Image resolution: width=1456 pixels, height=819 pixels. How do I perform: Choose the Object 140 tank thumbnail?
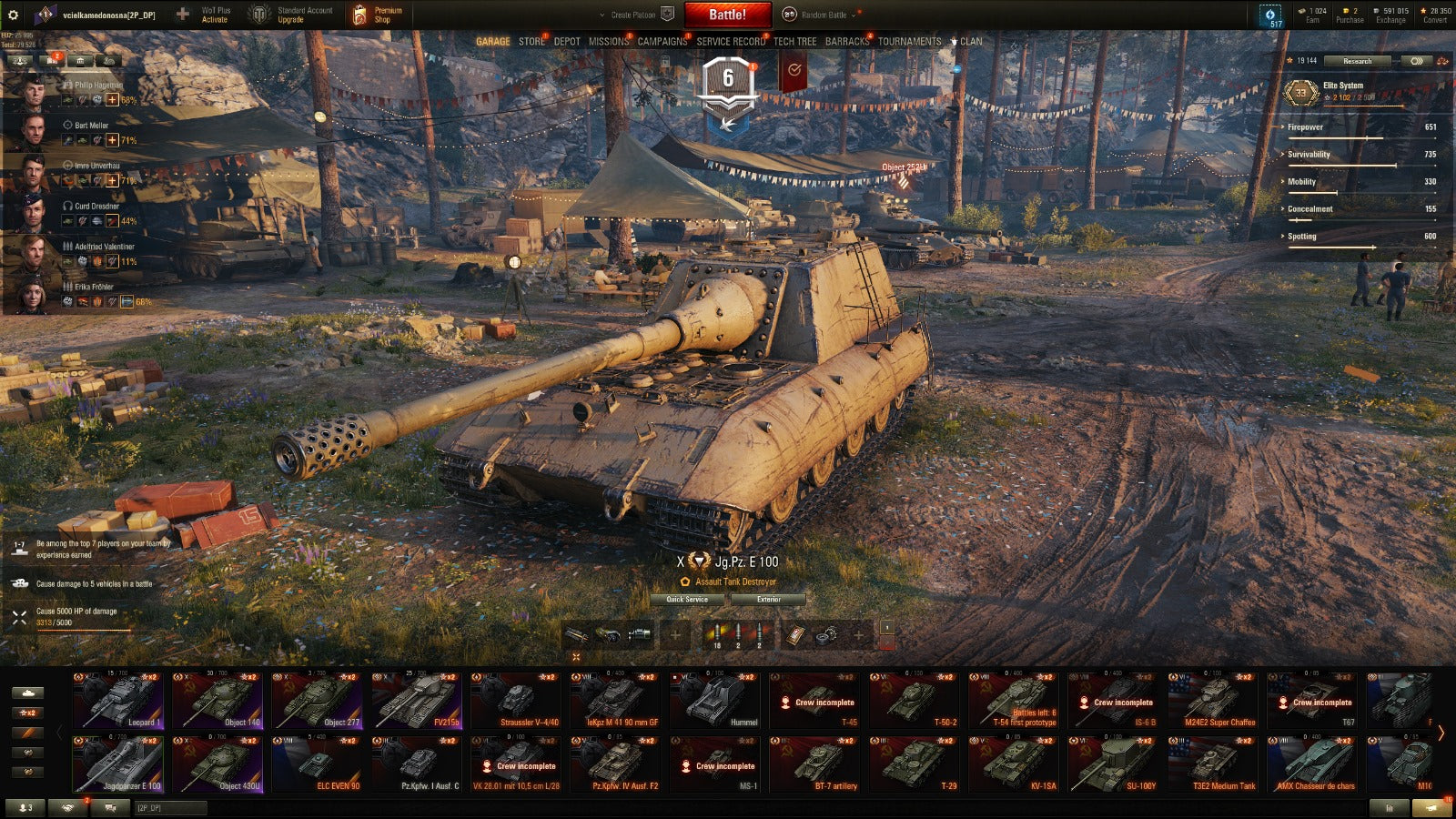click(x=217, y=701)
